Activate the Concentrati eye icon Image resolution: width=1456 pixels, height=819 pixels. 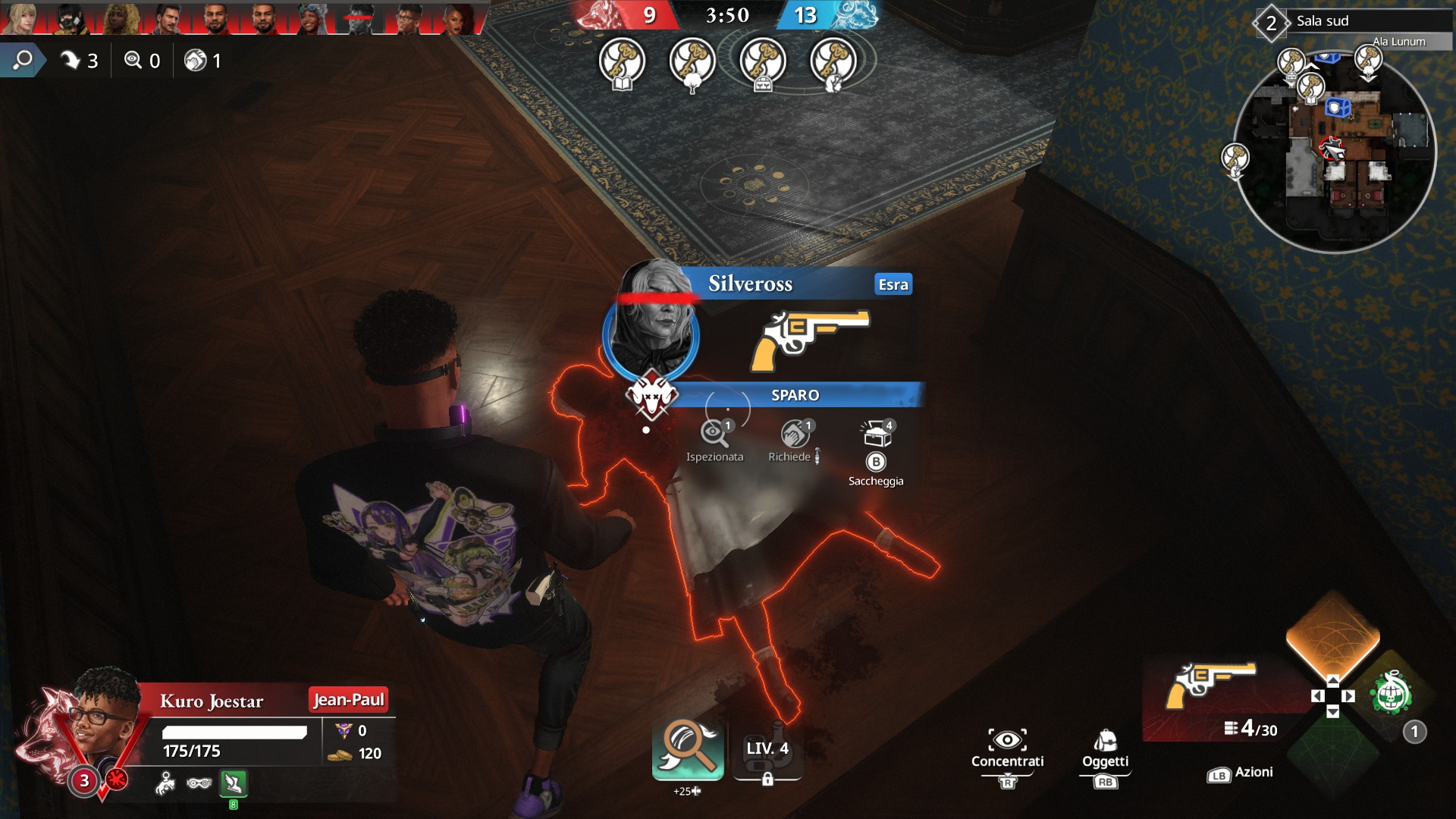[1007, 740]
